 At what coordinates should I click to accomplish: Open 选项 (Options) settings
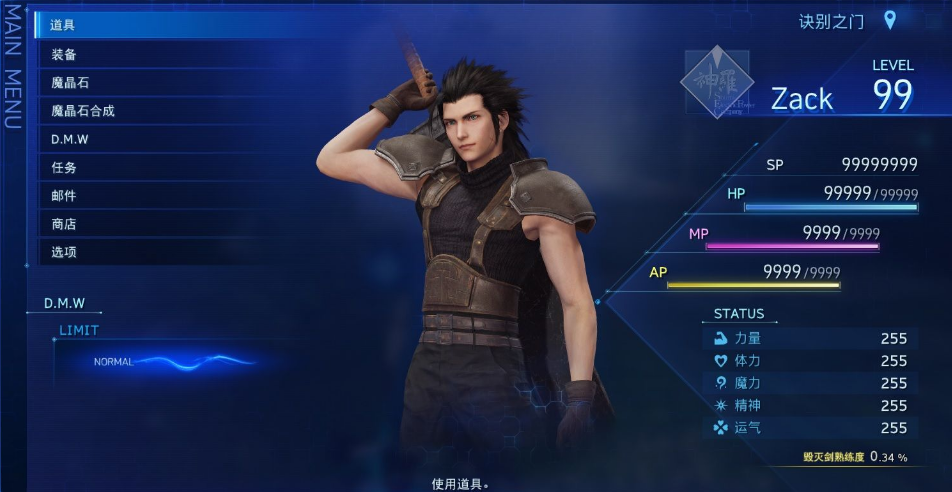point(64,252)
